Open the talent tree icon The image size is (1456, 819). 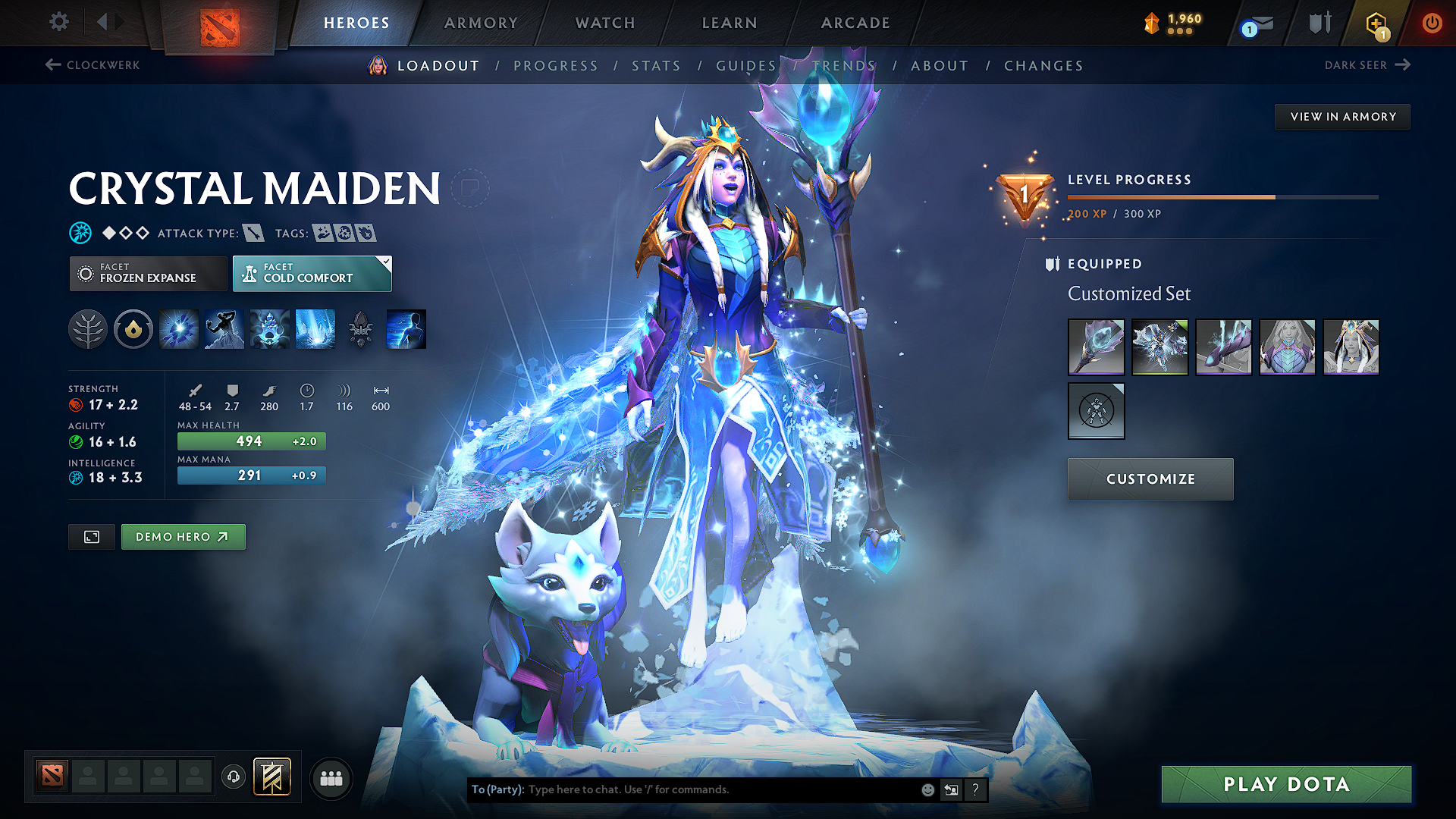pyautogui.click(x=88, y=329)
